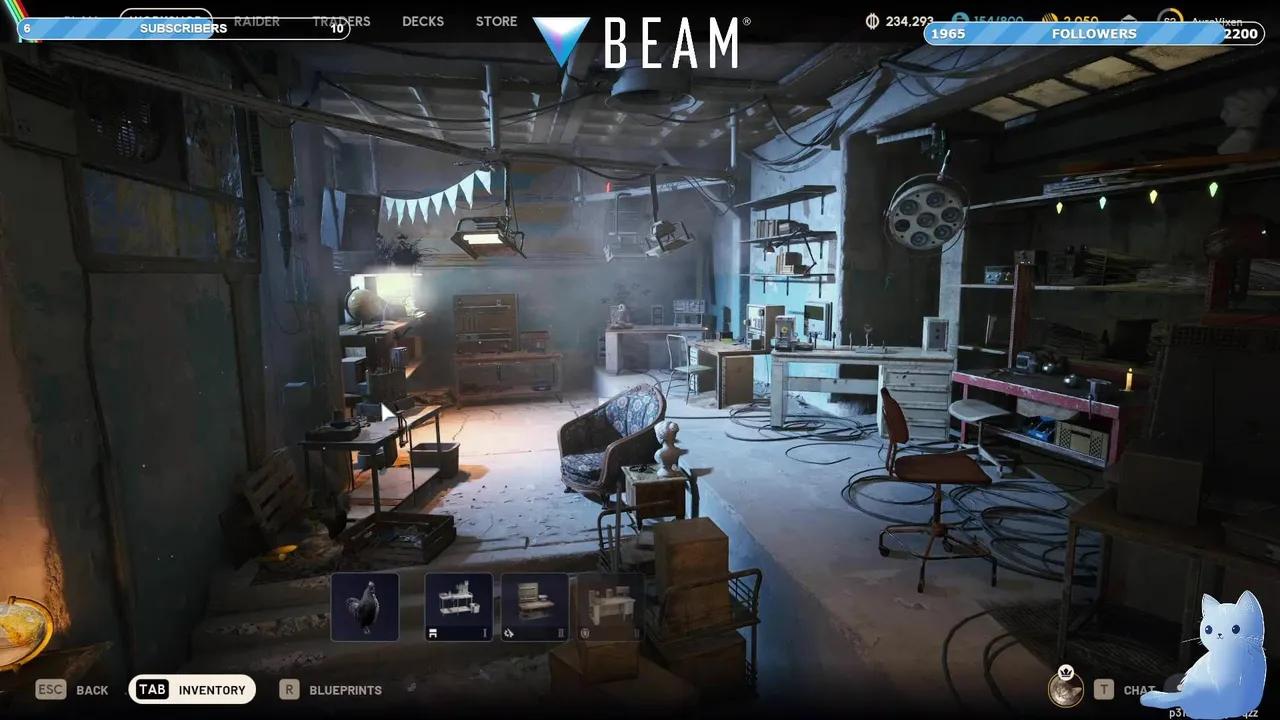The width and height of the screenshot is (1280, 720).
Task: Click the shelf icon on the second hotbar slot
Action: coord(432,632)
